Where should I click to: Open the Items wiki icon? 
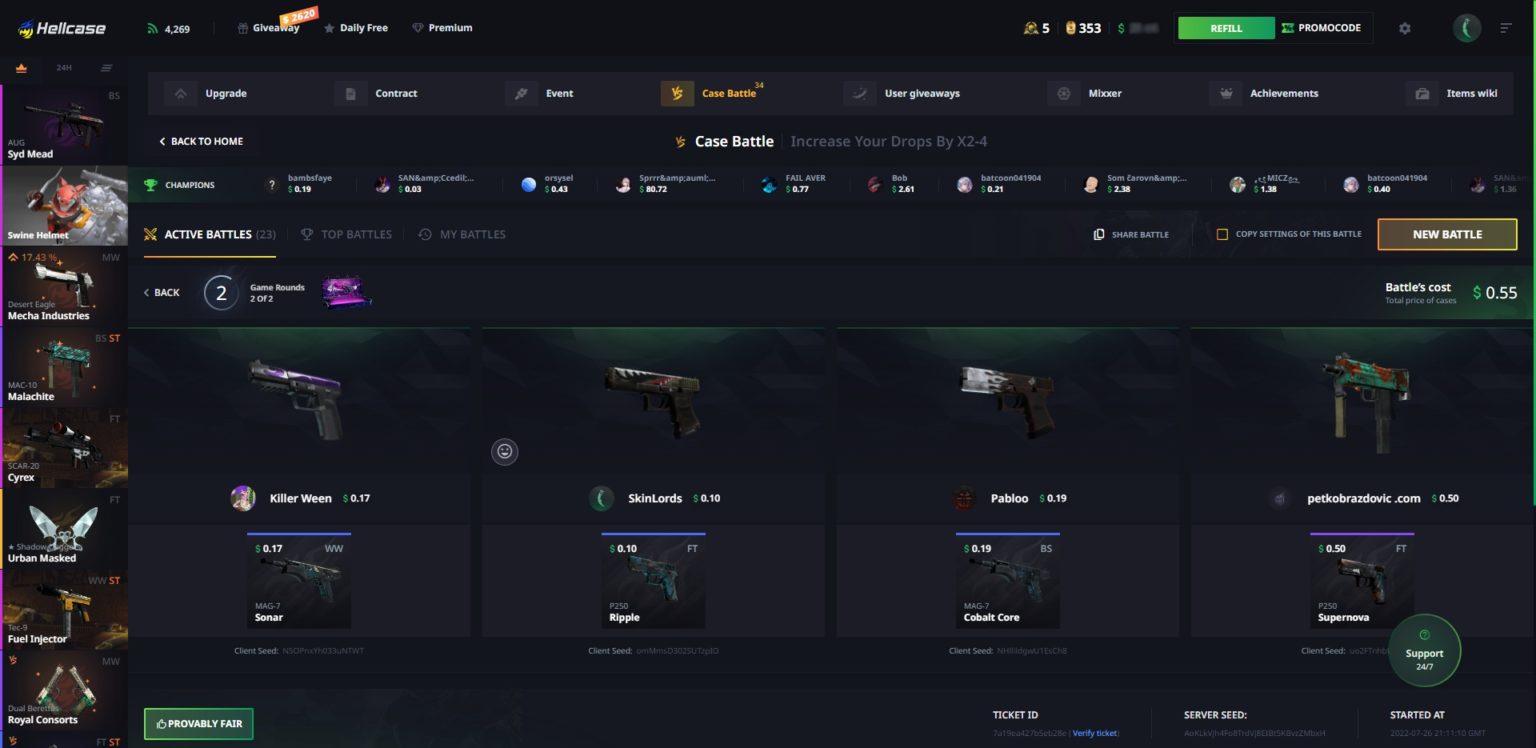1422,93
